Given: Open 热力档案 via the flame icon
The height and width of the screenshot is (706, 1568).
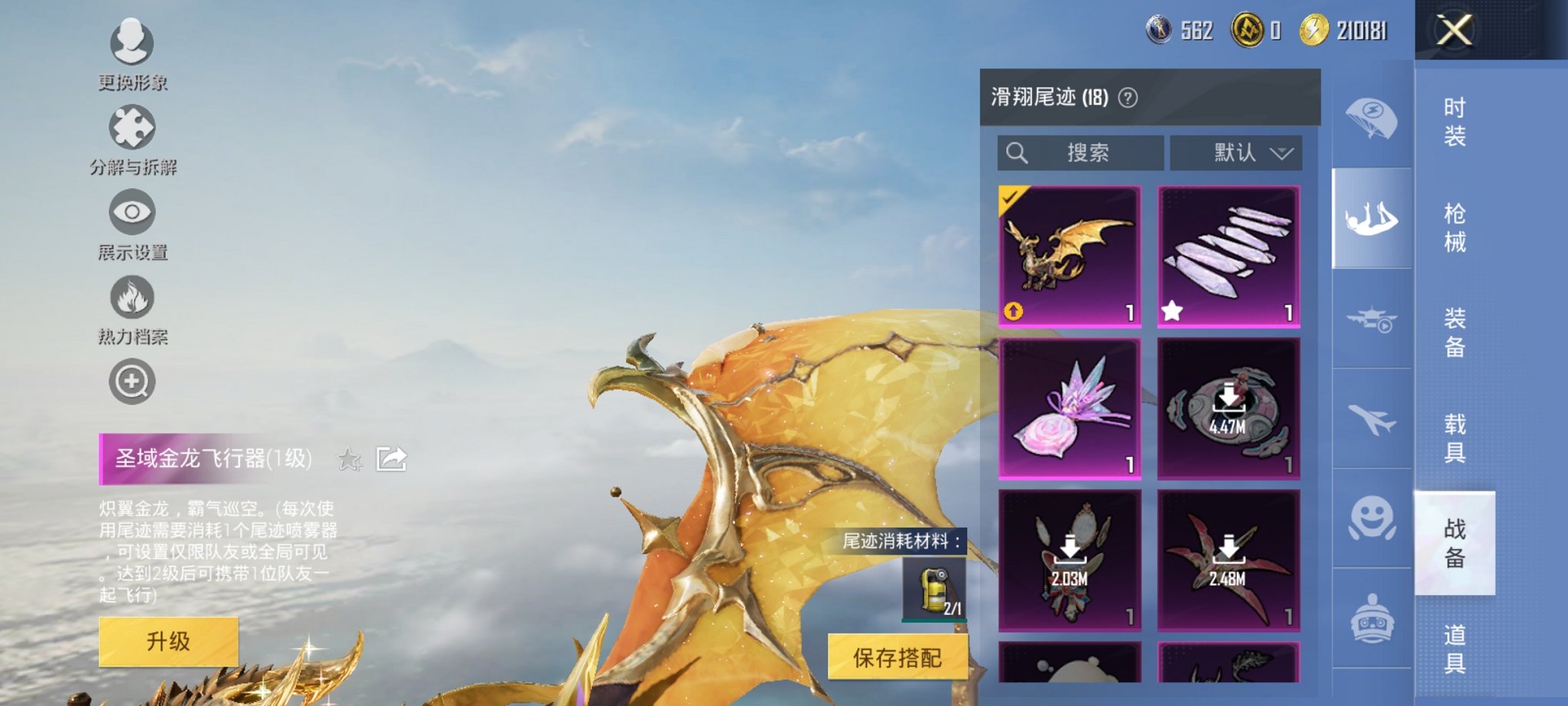Looking at the screenshot, I should click(x=131, y=295).
